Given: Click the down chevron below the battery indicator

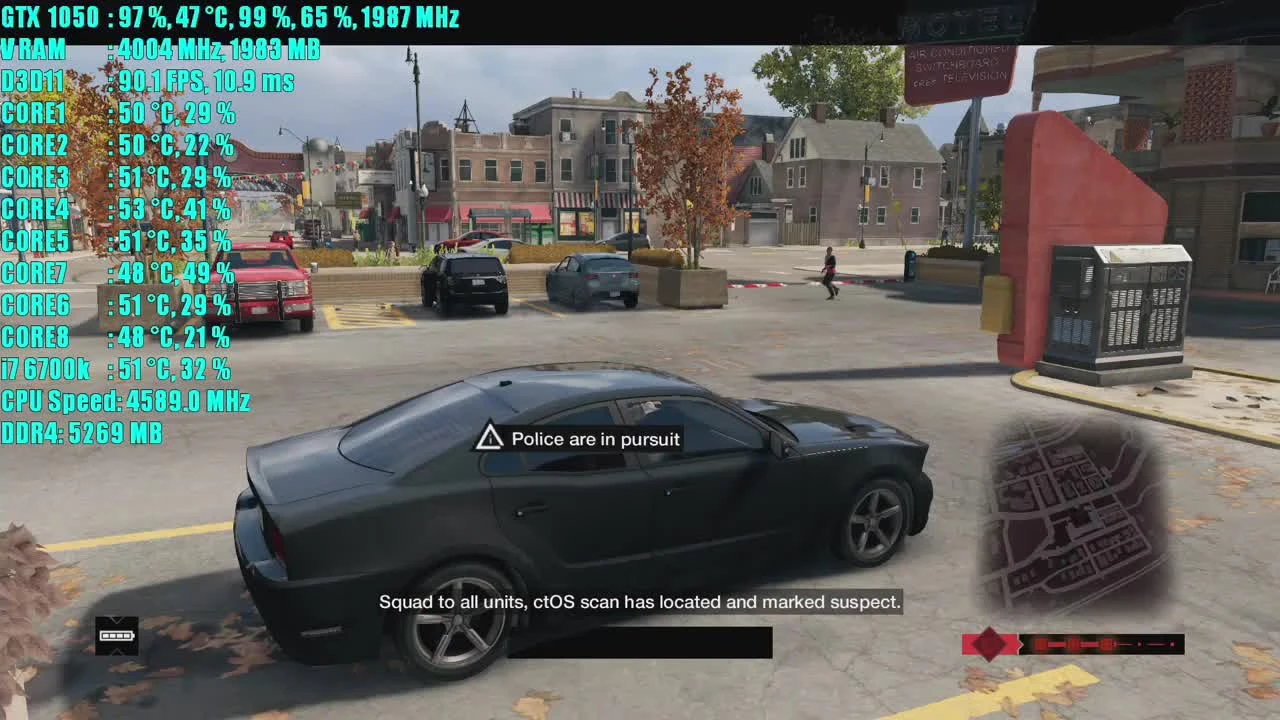Looking at the screenshot, I should pos(117,652).
